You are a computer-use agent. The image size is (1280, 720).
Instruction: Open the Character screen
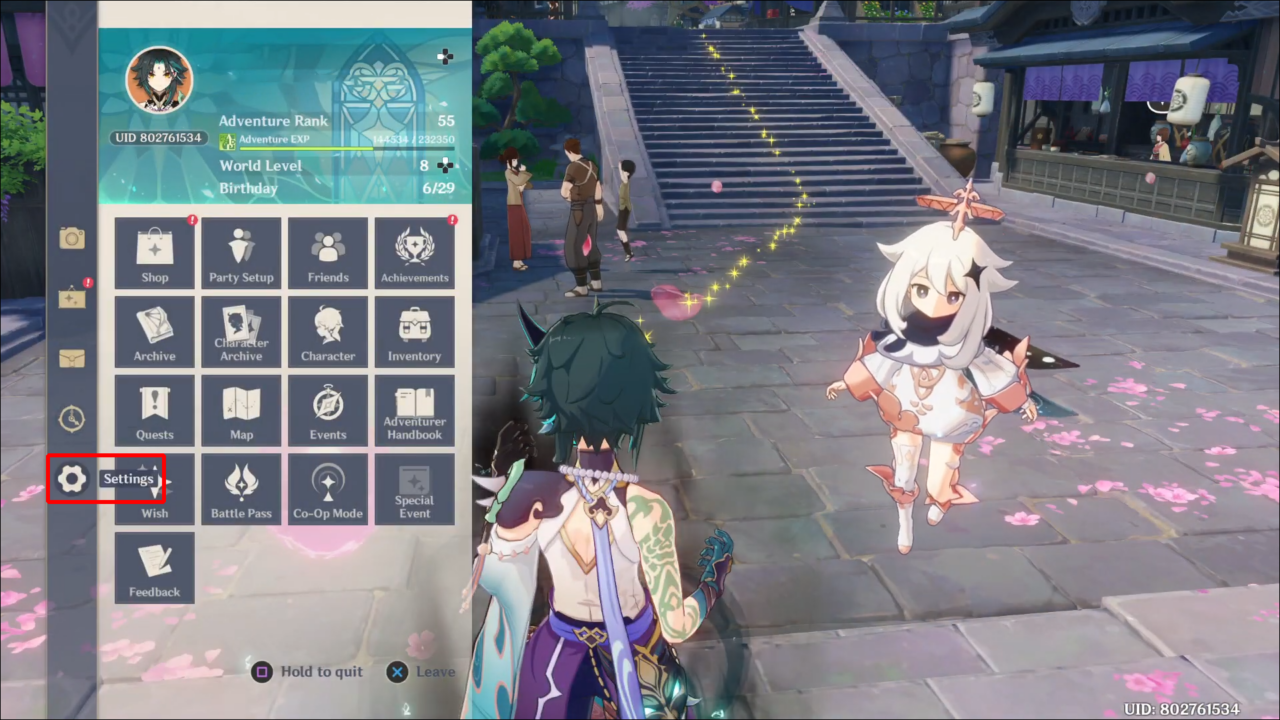click(x=328, y=331)
